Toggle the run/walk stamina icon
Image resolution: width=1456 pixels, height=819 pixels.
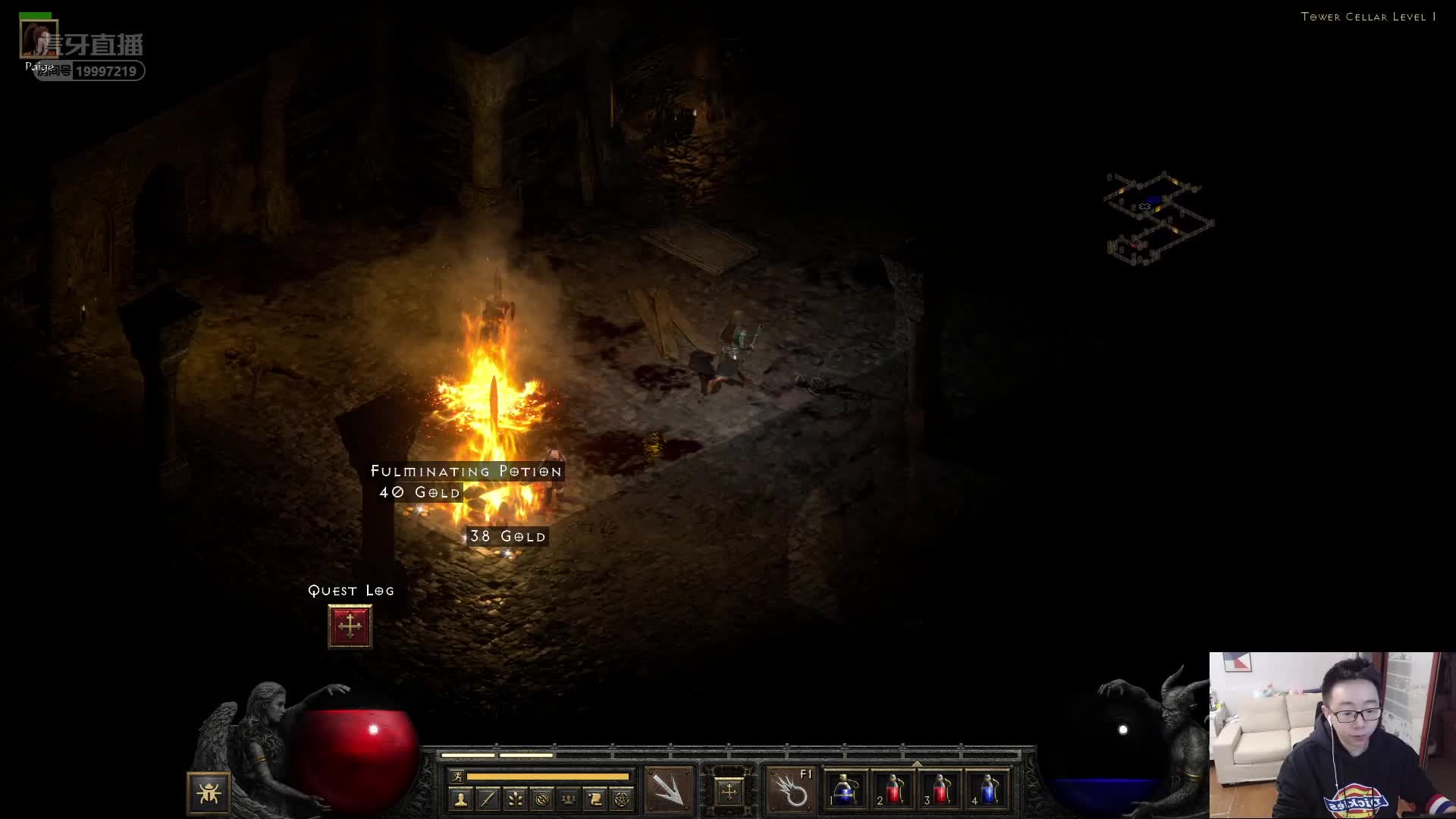point(457,776)
